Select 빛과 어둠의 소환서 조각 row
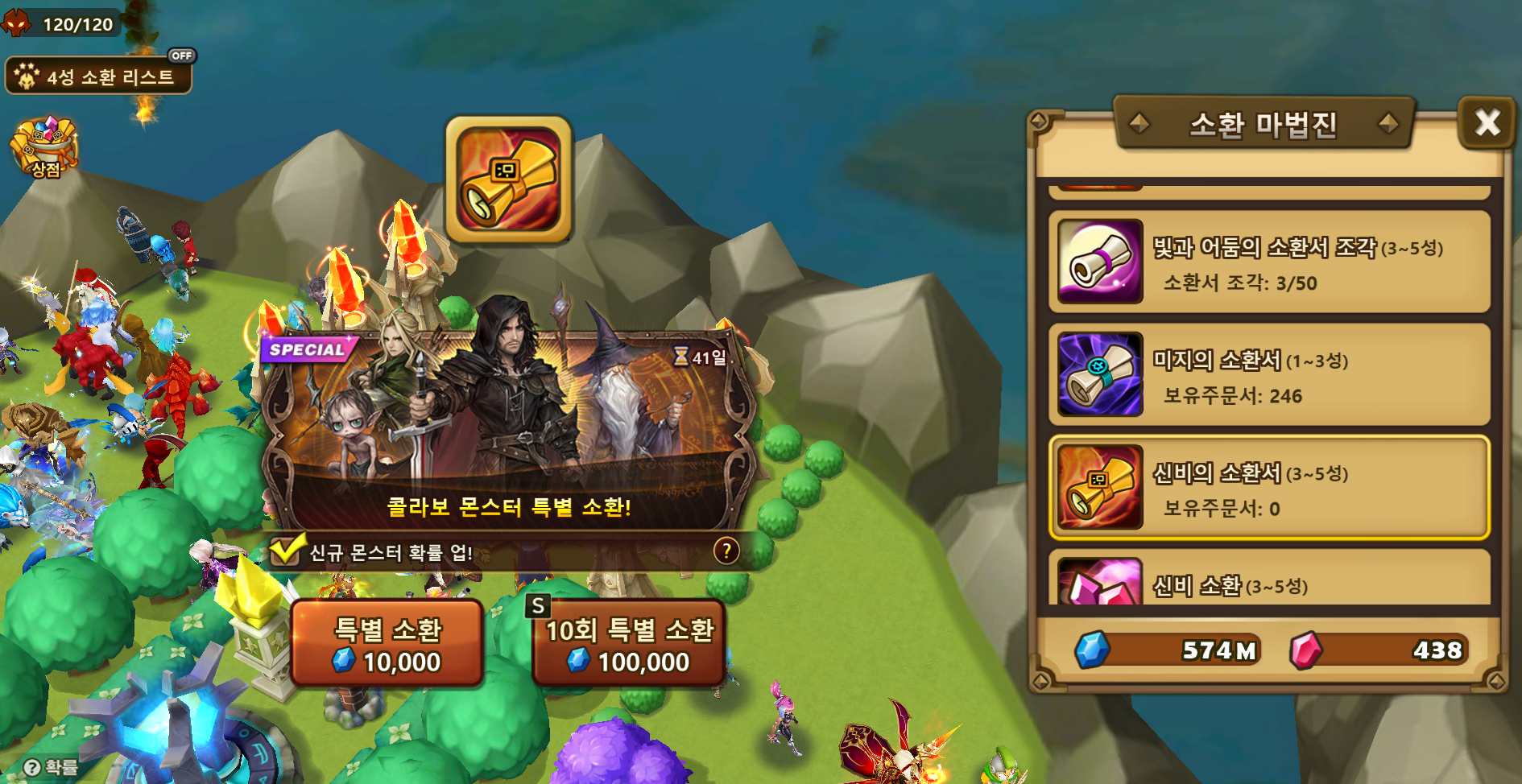The image size is (1522, 784). tap(1269, 262)
